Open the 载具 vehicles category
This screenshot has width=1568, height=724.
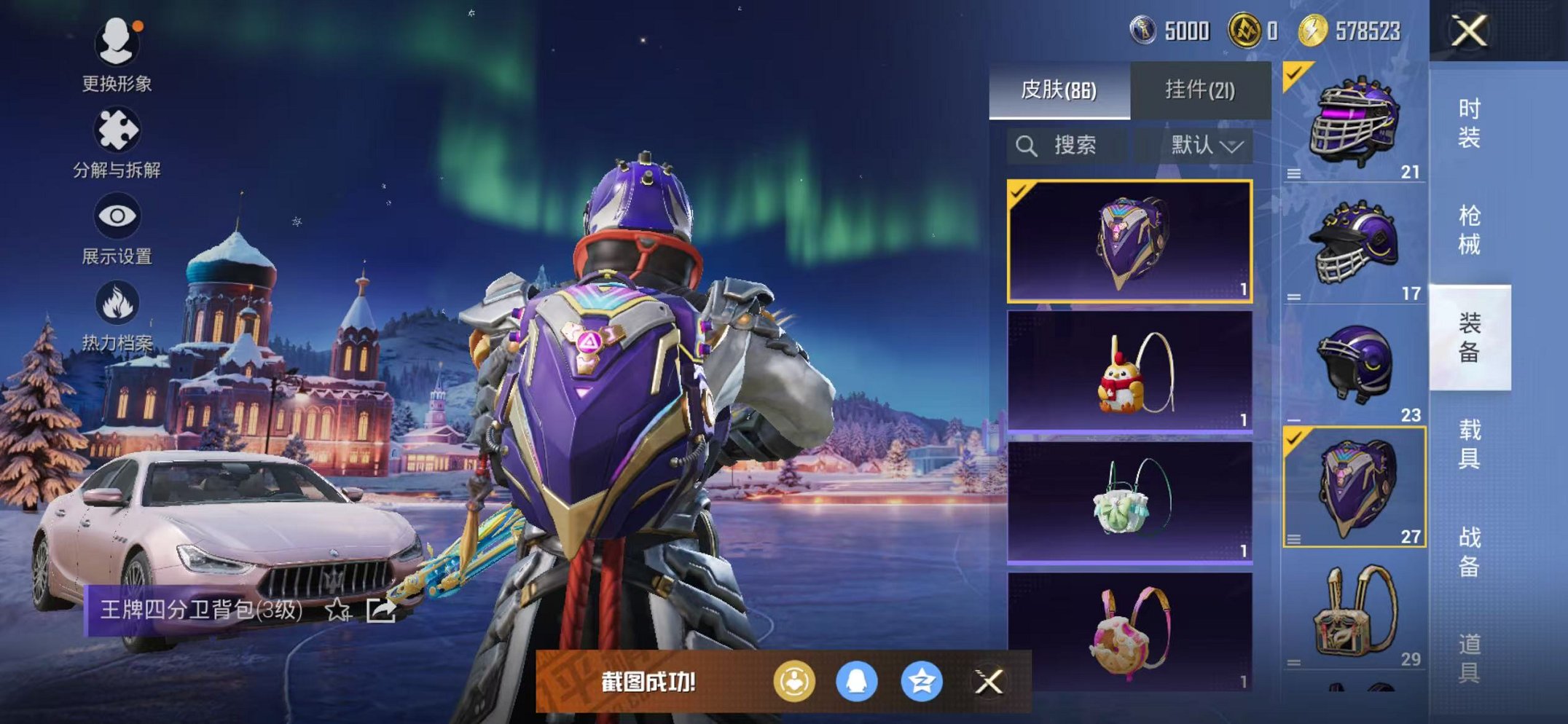1469,444
